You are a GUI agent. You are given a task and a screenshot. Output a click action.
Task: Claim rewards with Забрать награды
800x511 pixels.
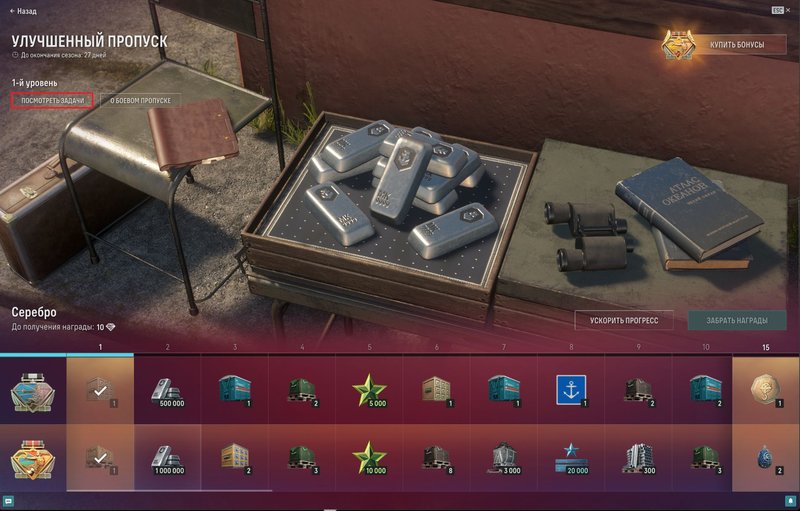736,320
